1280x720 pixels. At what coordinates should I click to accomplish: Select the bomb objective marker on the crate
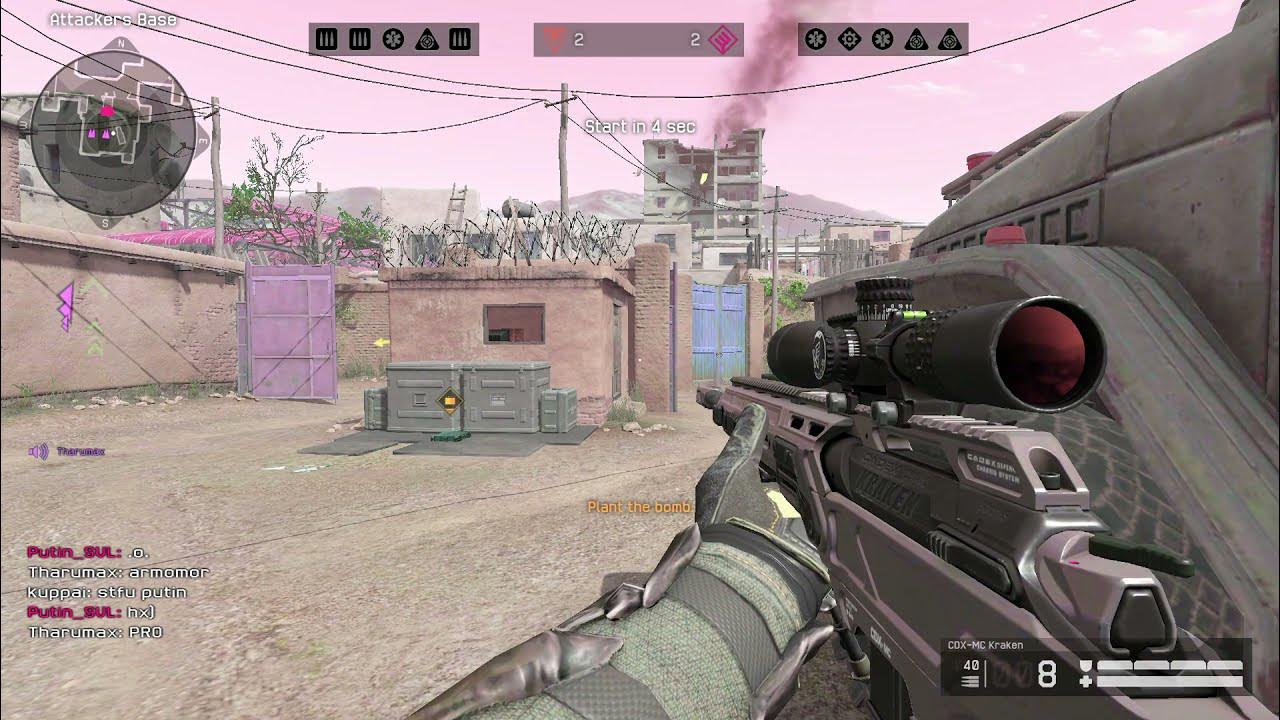(x=450, y=402)
